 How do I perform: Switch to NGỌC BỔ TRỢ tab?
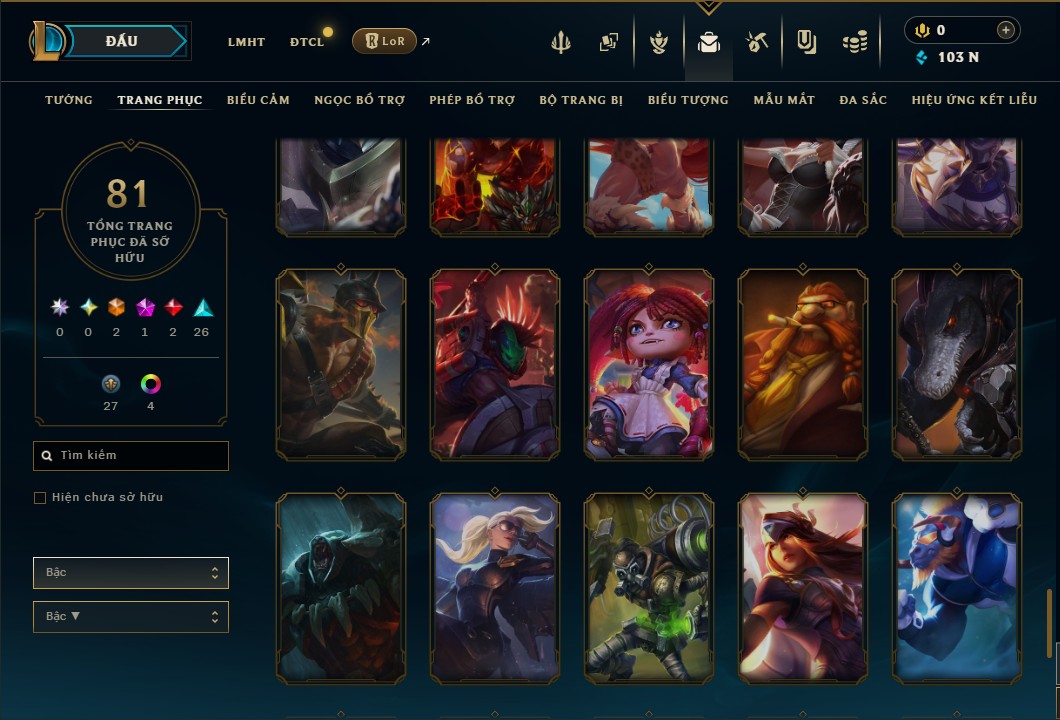pos(359,100)
